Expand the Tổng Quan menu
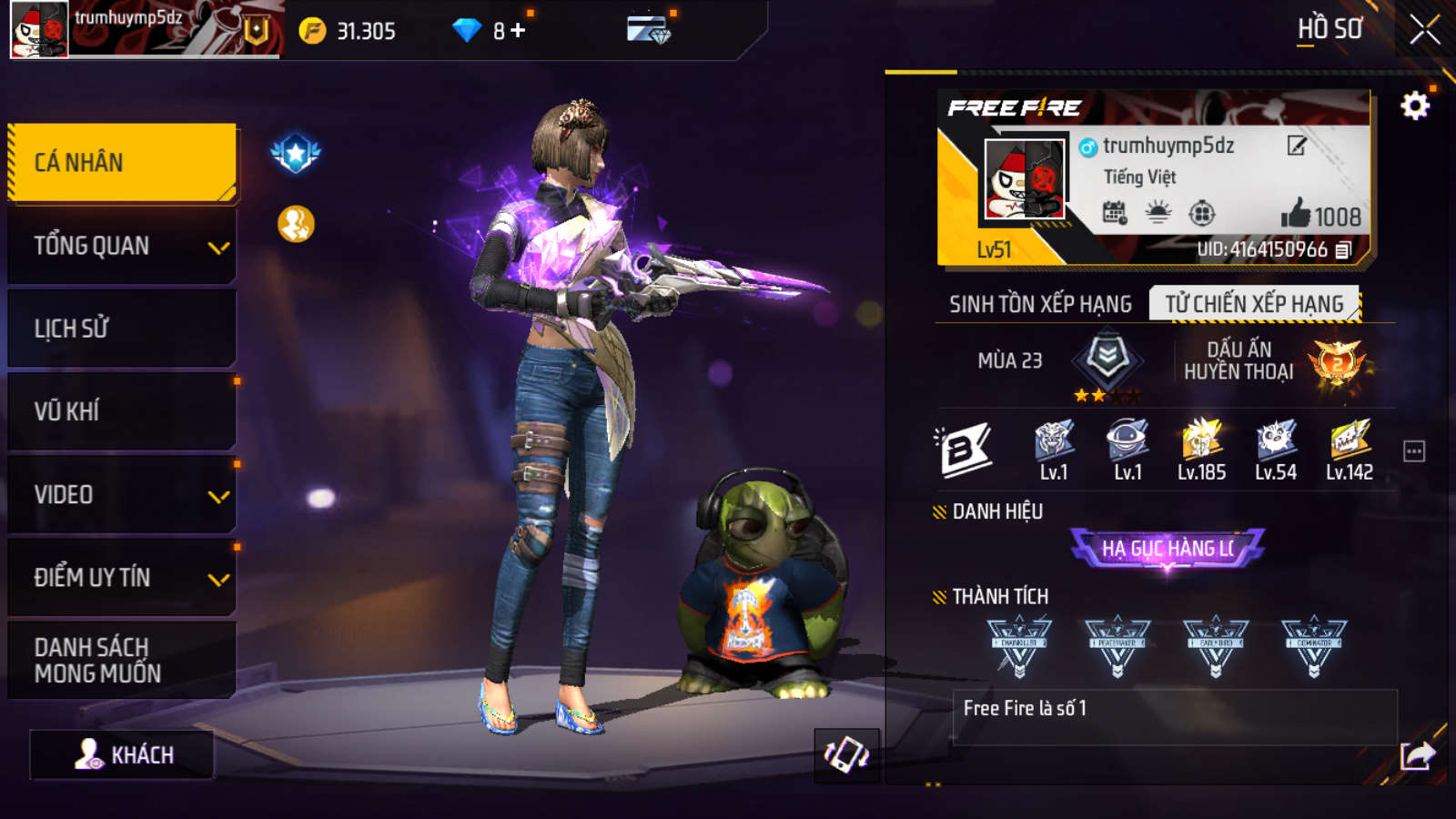The width and height of the screenshot is (1456, 819). (x=122, y=246)
